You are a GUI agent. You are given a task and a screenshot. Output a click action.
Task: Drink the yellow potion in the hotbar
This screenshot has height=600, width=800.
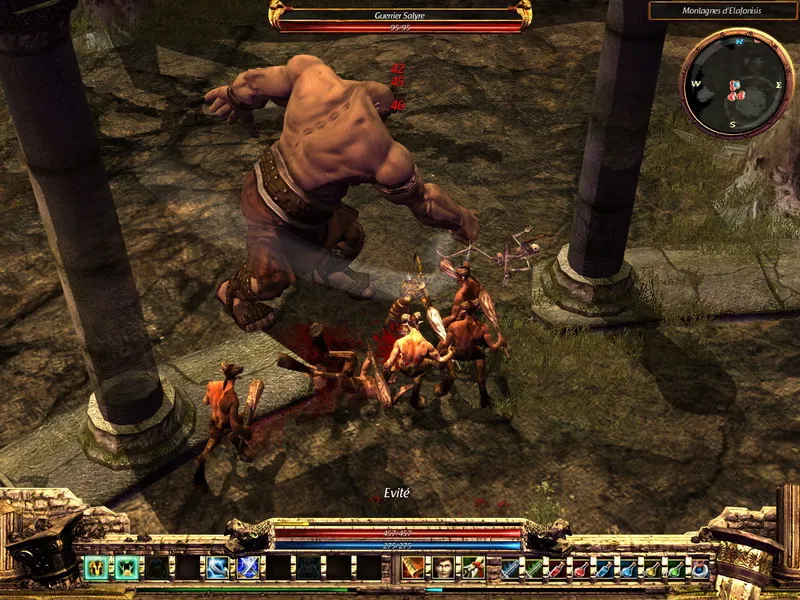pos(652,569)
